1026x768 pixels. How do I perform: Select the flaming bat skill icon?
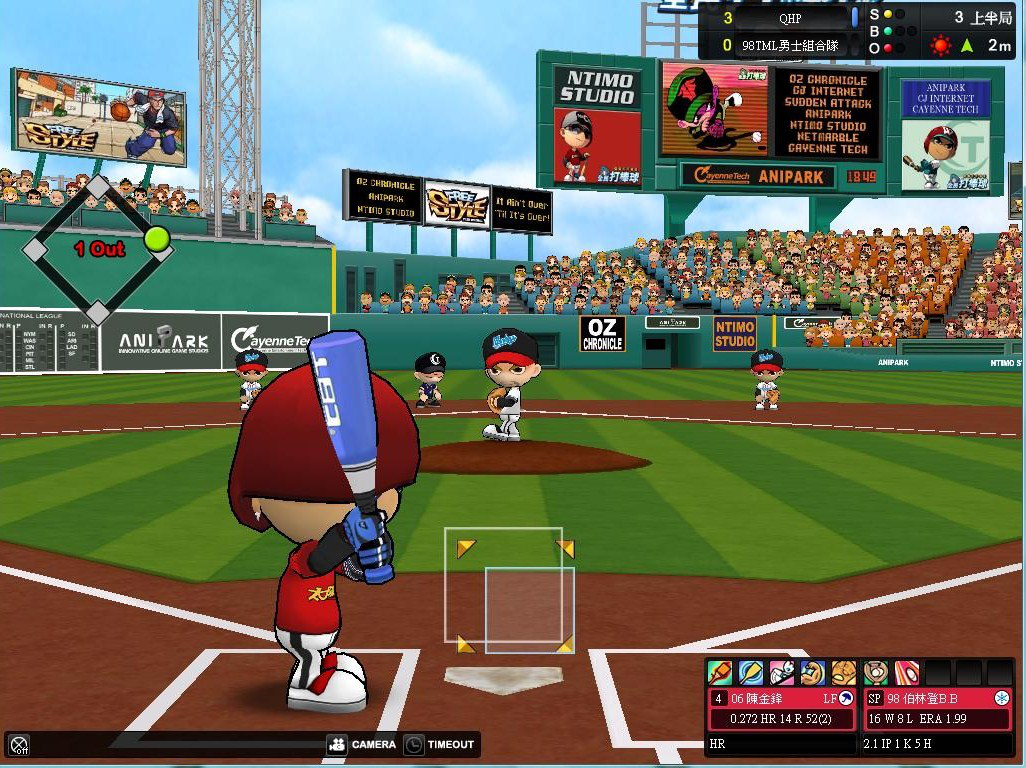(x=719, y=672)
